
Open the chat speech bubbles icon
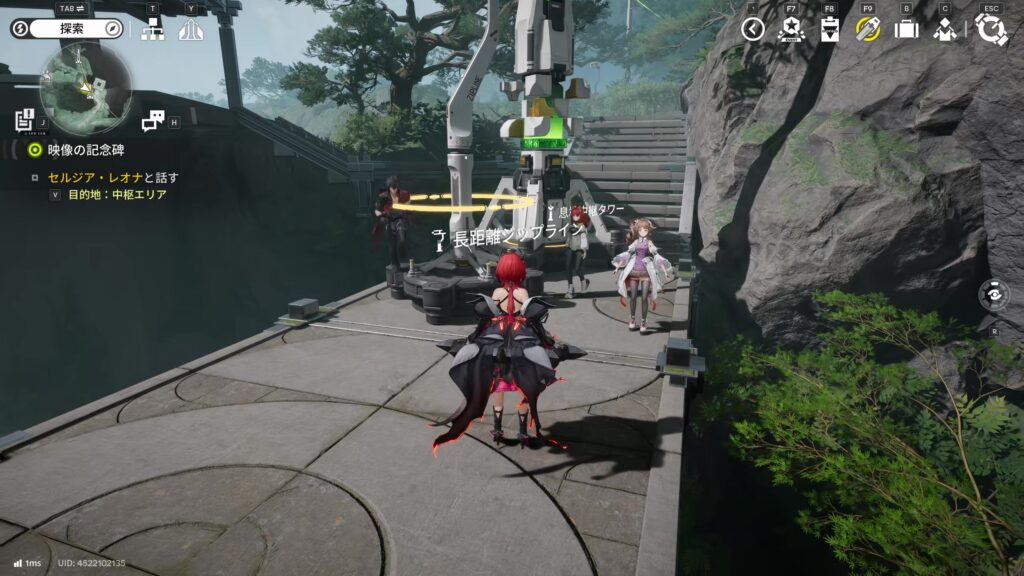pyautogui.click(x=152, y=121)
